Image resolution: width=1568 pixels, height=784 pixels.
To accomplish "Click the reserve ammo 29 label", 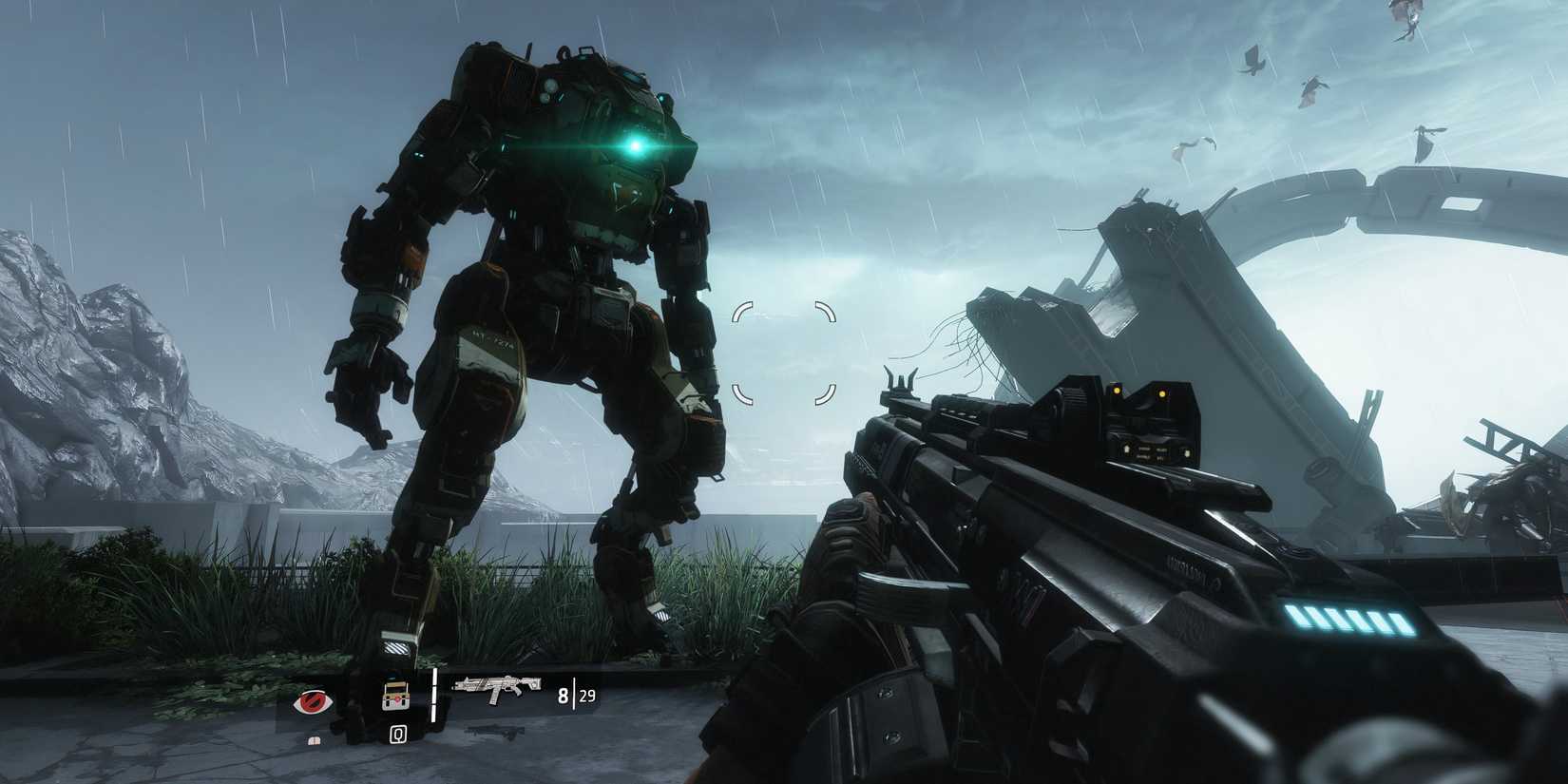I will (587, 697).
